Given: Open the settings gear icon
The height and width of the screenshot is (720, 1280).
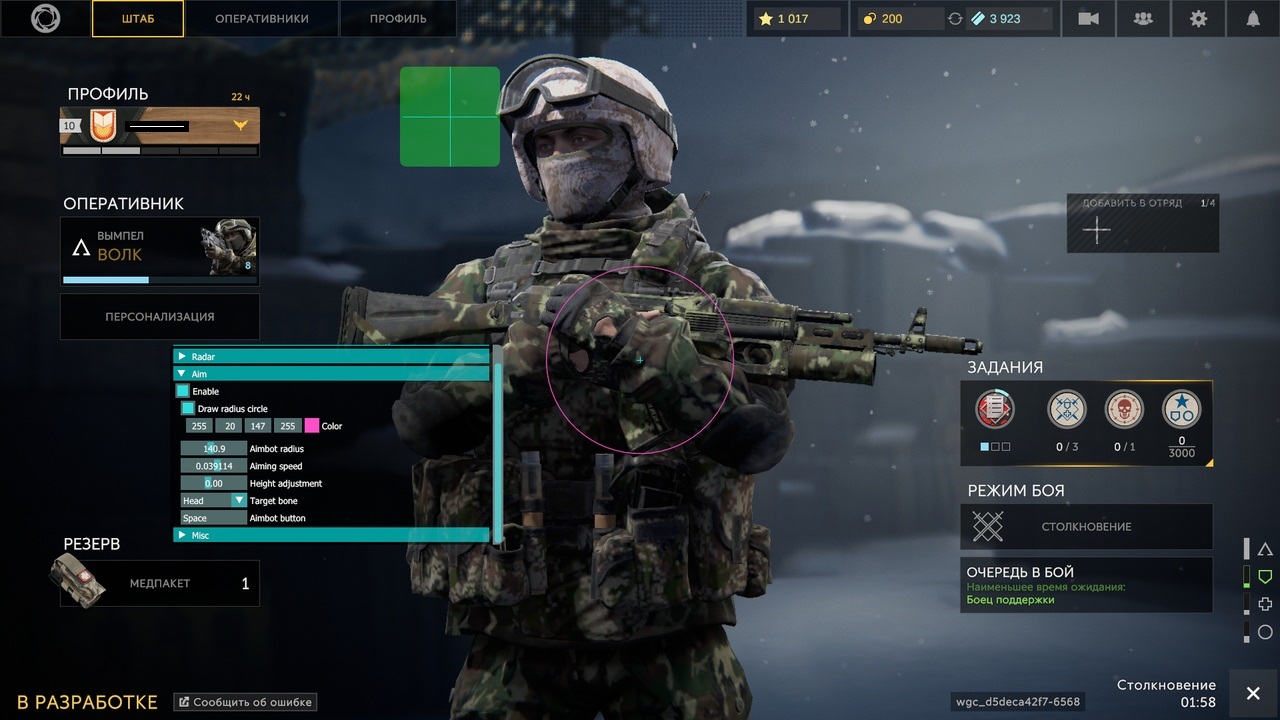Looking at the screenshot, I should [1198, 19].
